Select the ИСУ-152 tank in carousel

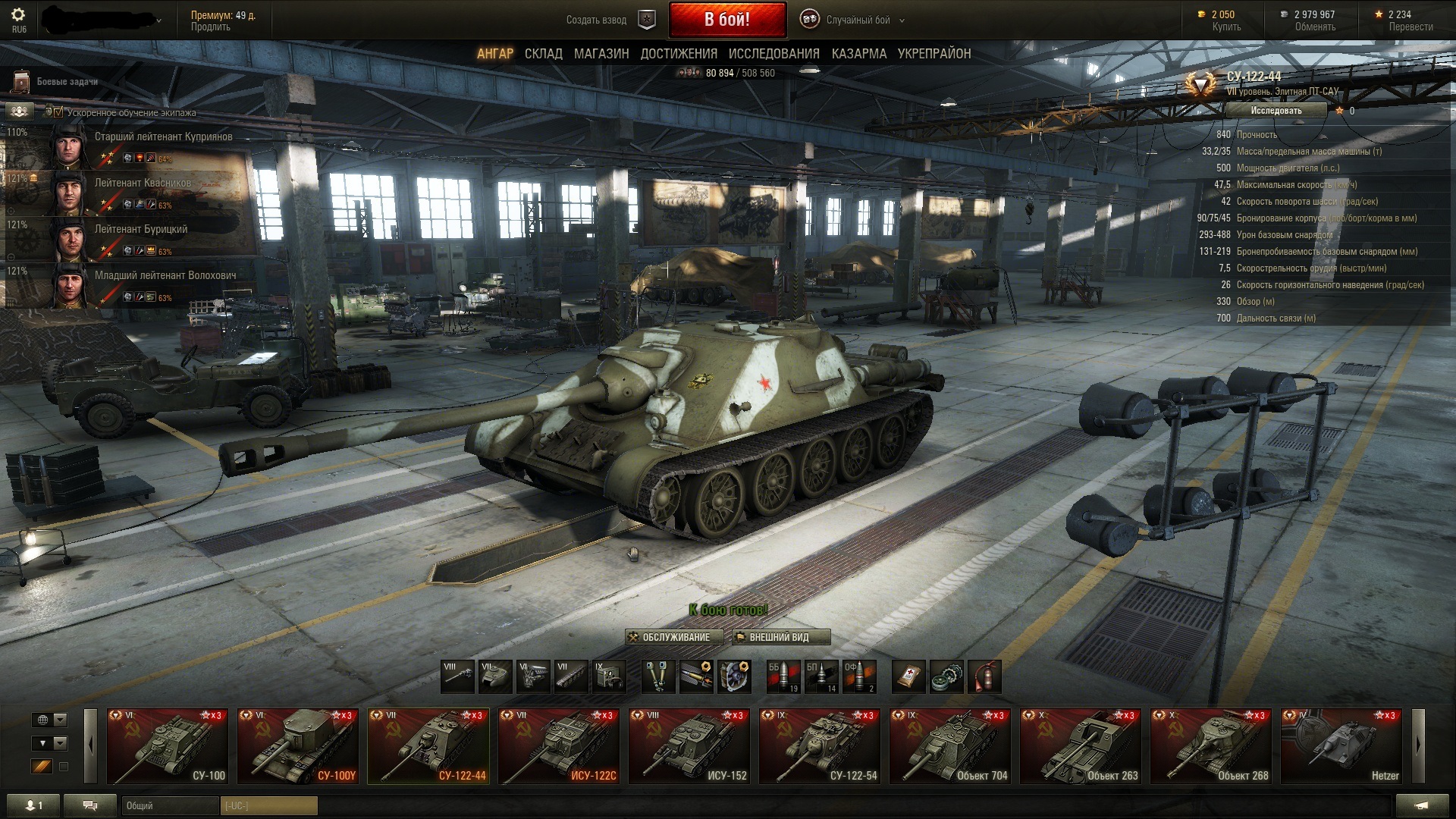pos(689,747)
